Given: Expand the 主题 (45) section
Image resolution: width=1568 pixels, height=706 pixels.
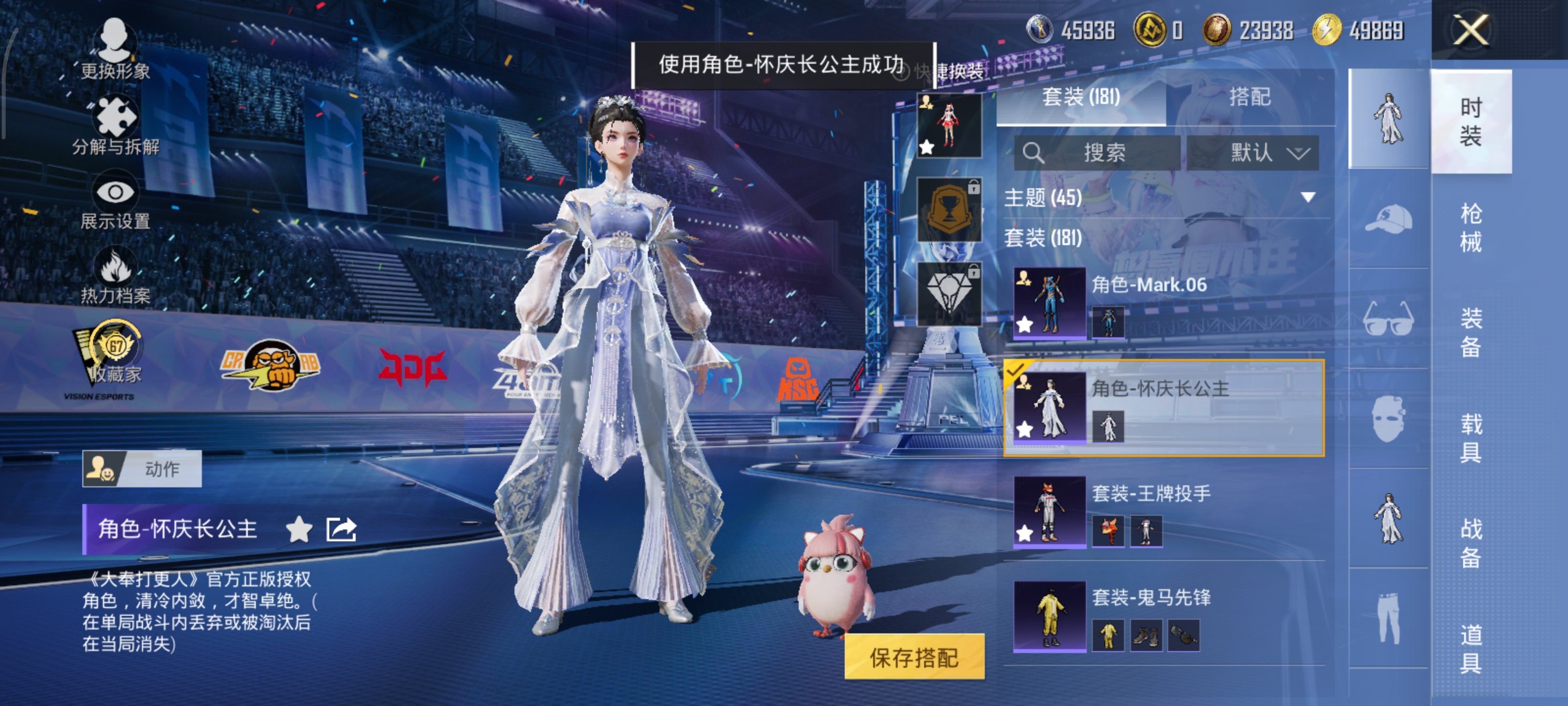Looking at the screenshot, I should click(1307, 198).
